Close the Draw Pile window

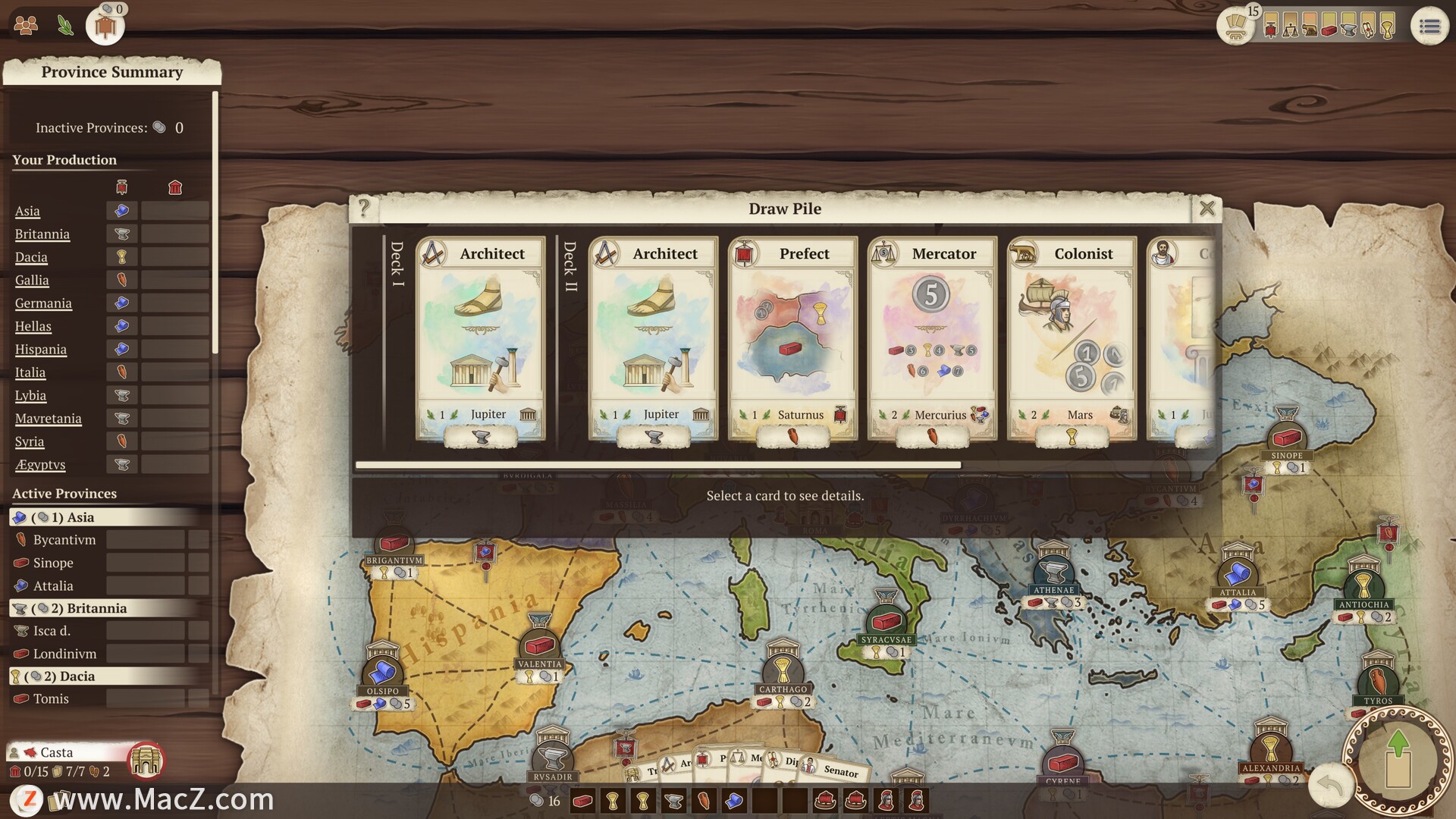pos(1207,209)
